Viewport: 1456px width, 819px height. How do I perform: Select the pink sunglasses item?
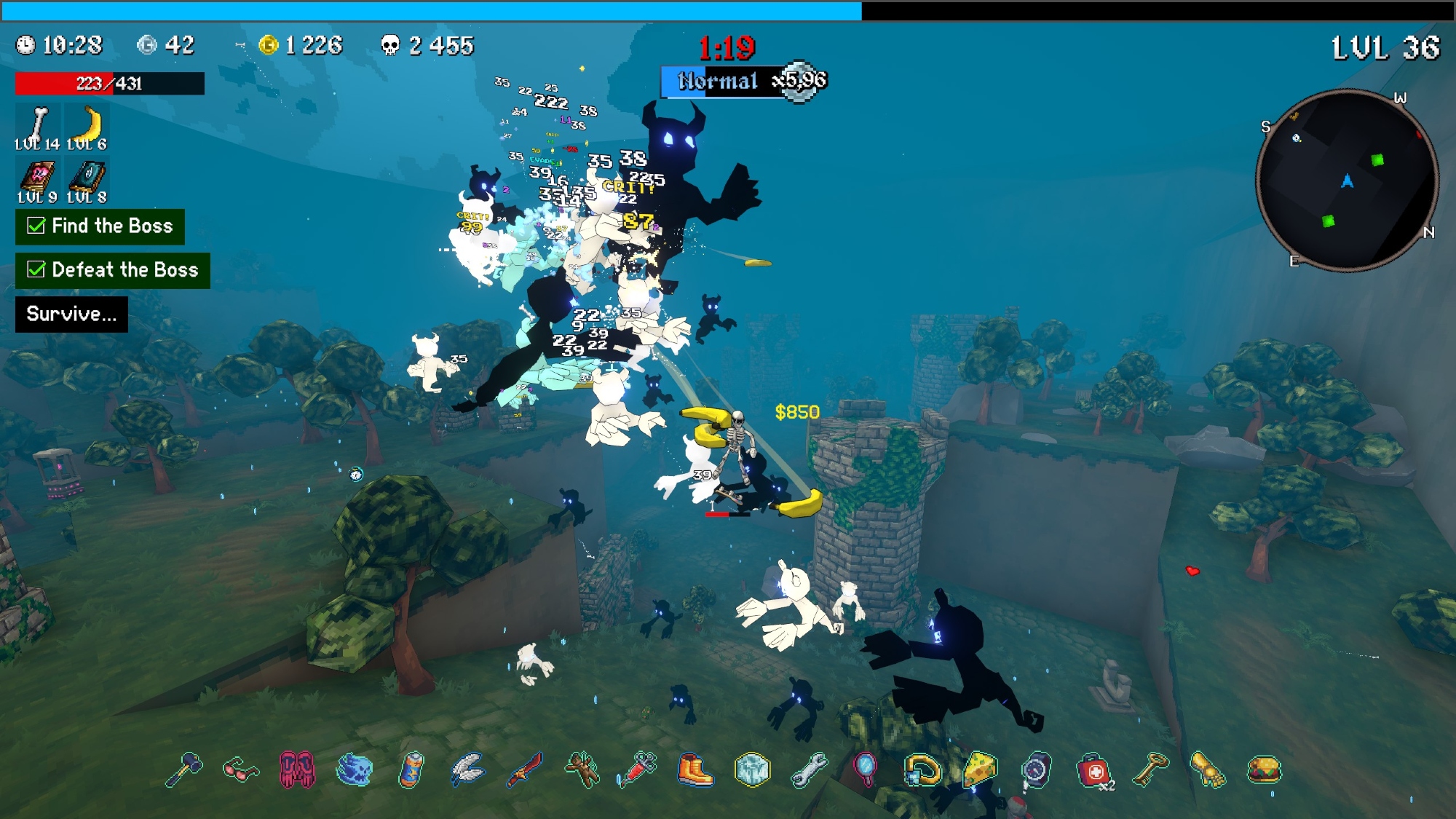(240, 769)
